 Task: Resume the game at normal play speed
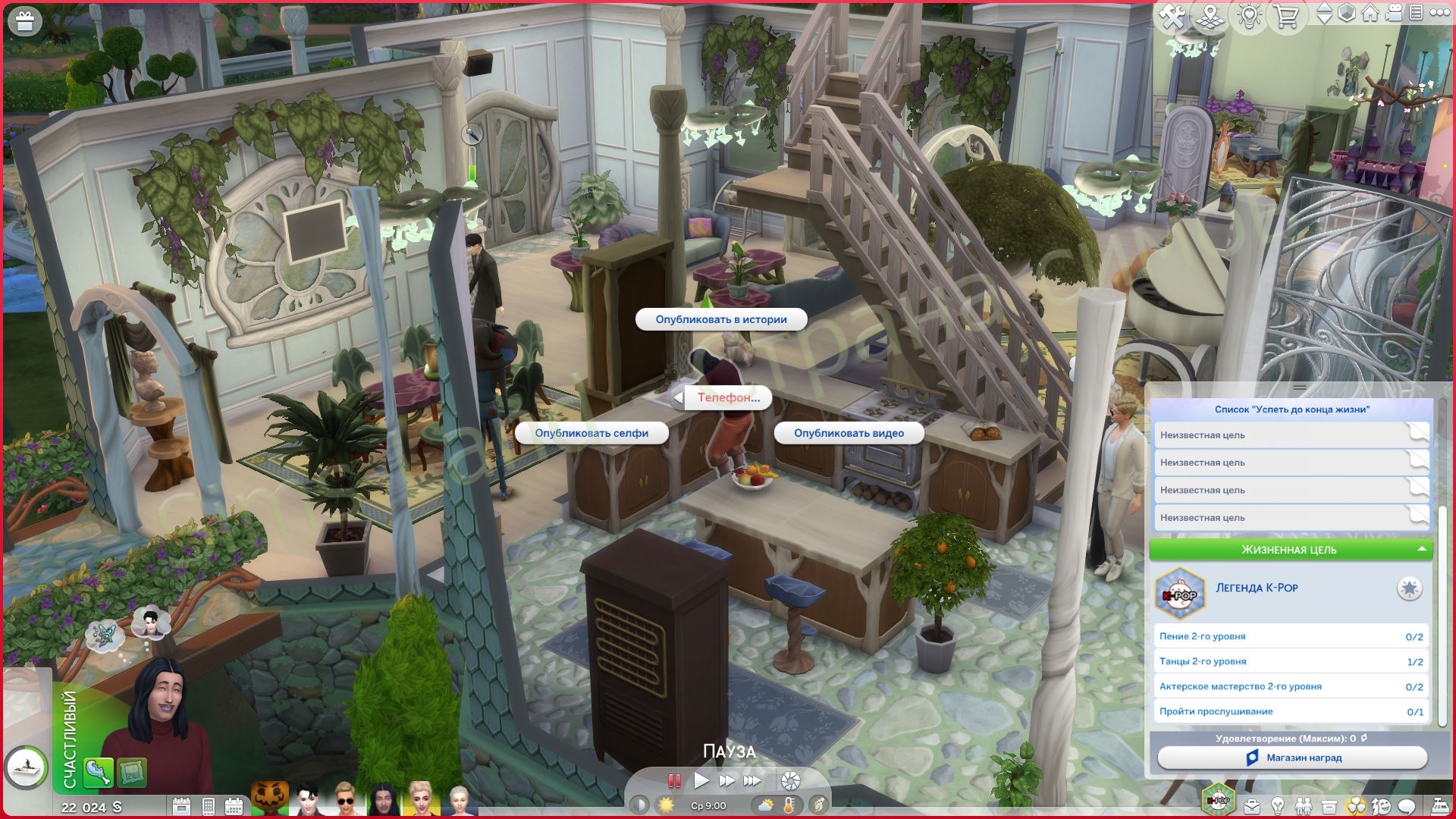click(x=701, y=780)
